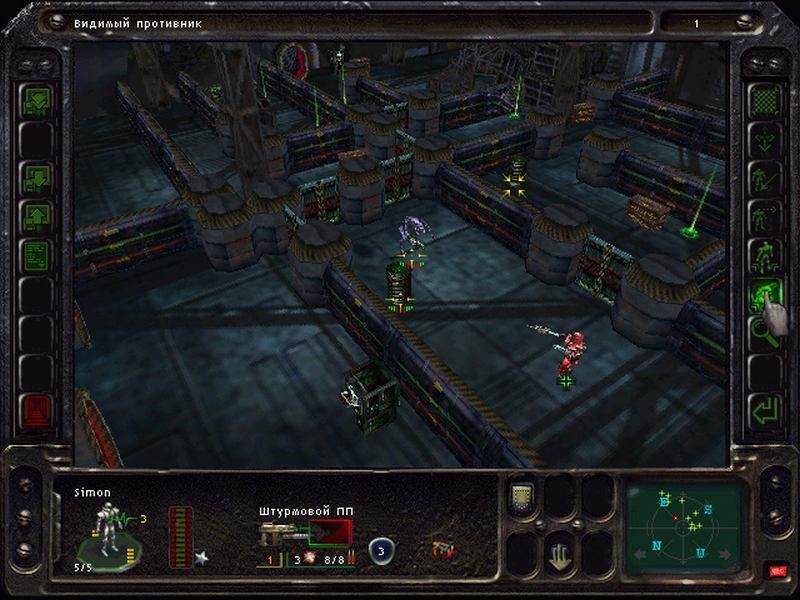Select the small red item icon
The image size is (800, 600).
tap(440, 549)
